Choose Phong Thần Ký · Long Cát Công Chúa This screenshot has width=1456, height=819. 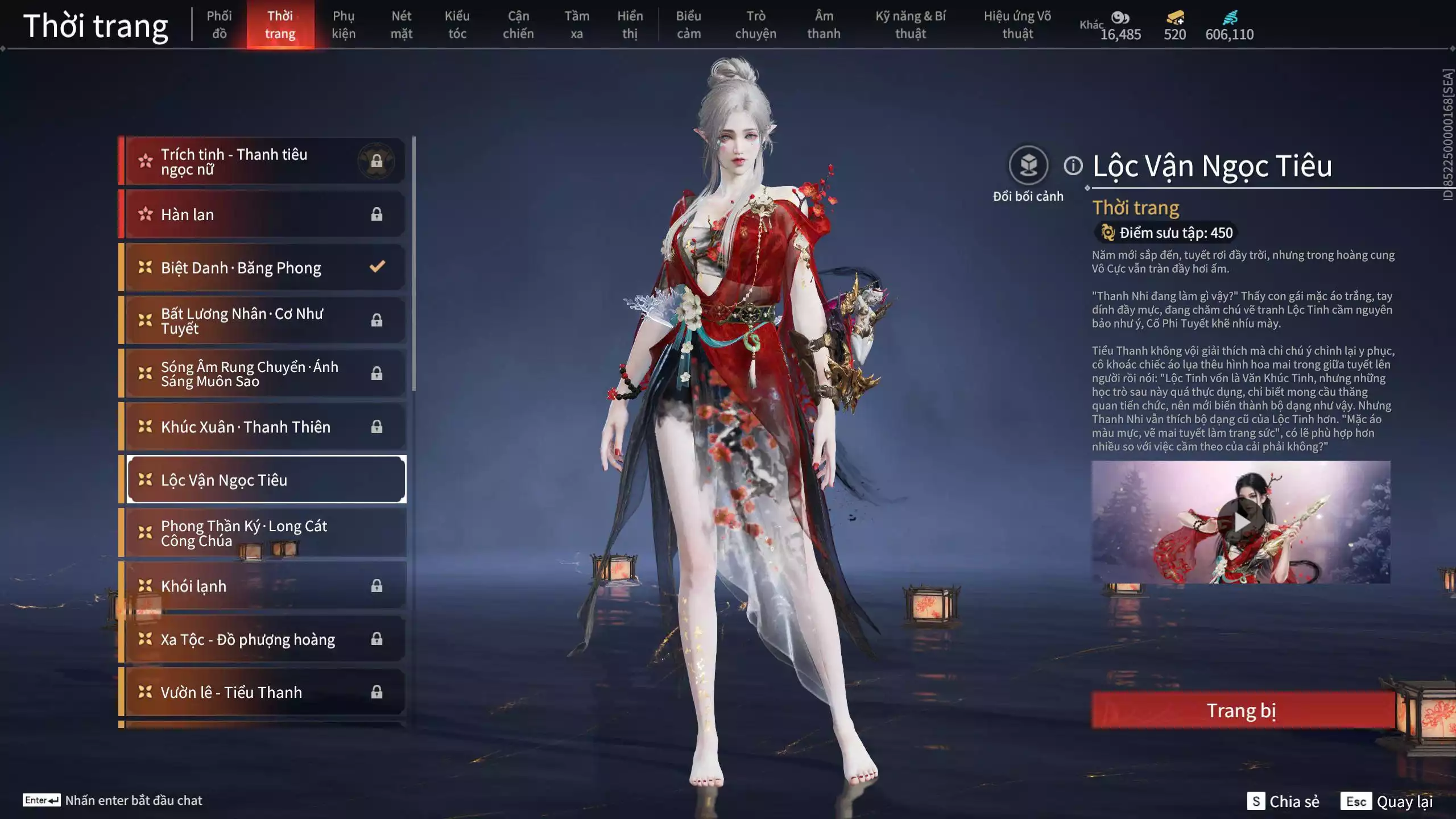(x=265, y=533)
